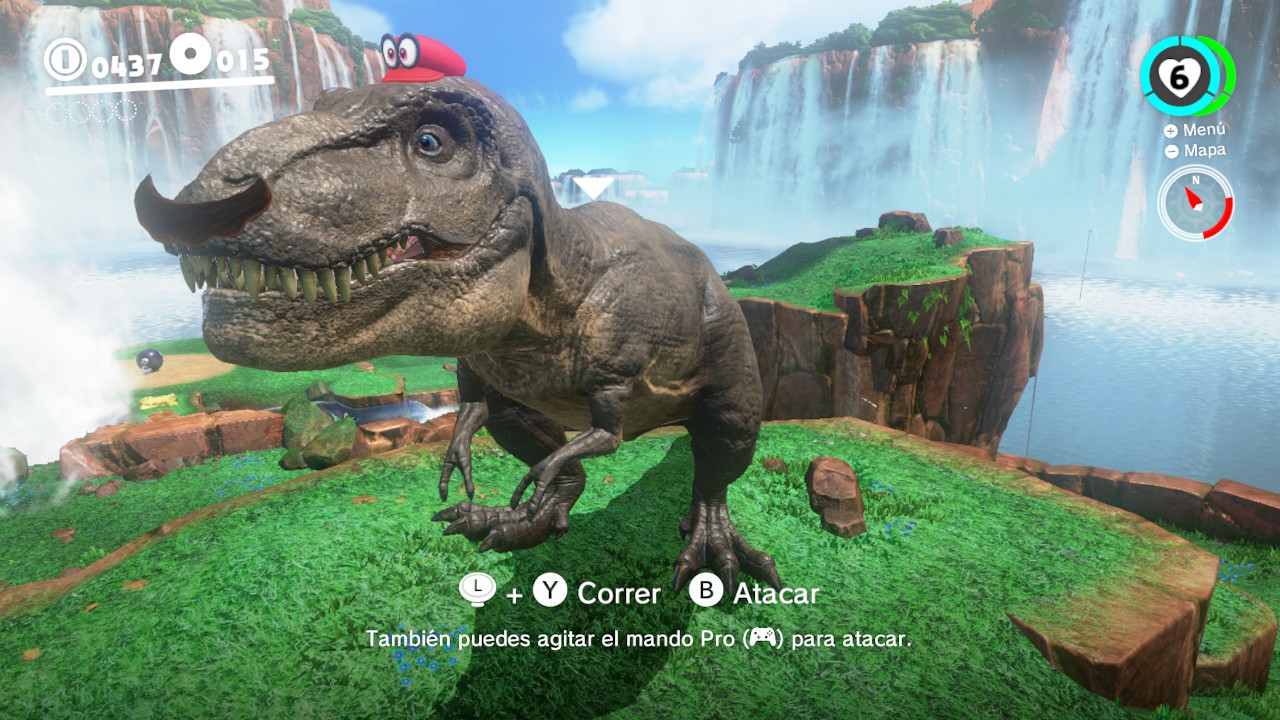Open the Menú option
Screen dimensions: 1280x720
(1195, 130)
